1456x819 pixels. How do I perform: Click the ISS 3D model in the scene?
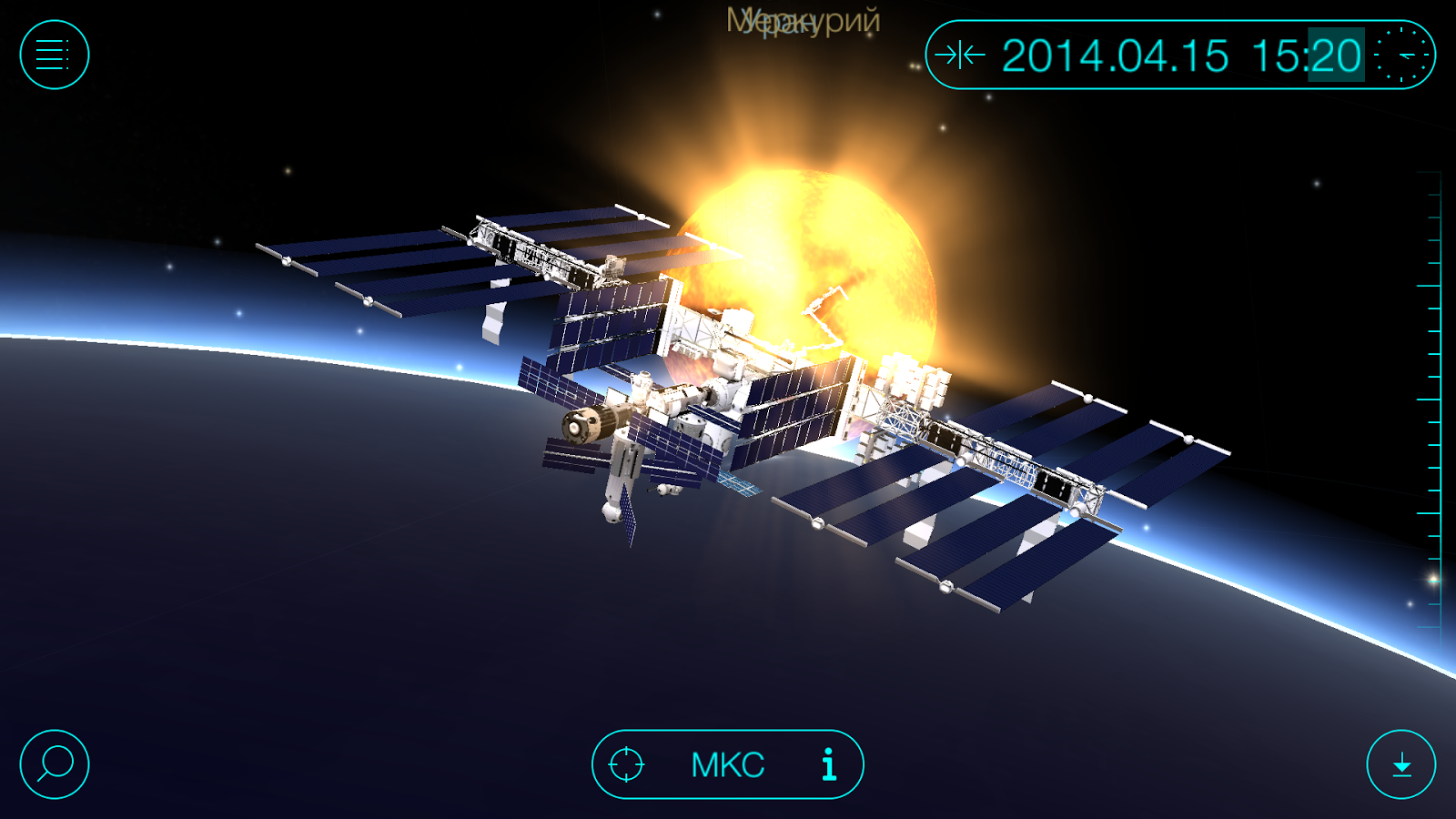pyautogui.click(x=746, y=391)
